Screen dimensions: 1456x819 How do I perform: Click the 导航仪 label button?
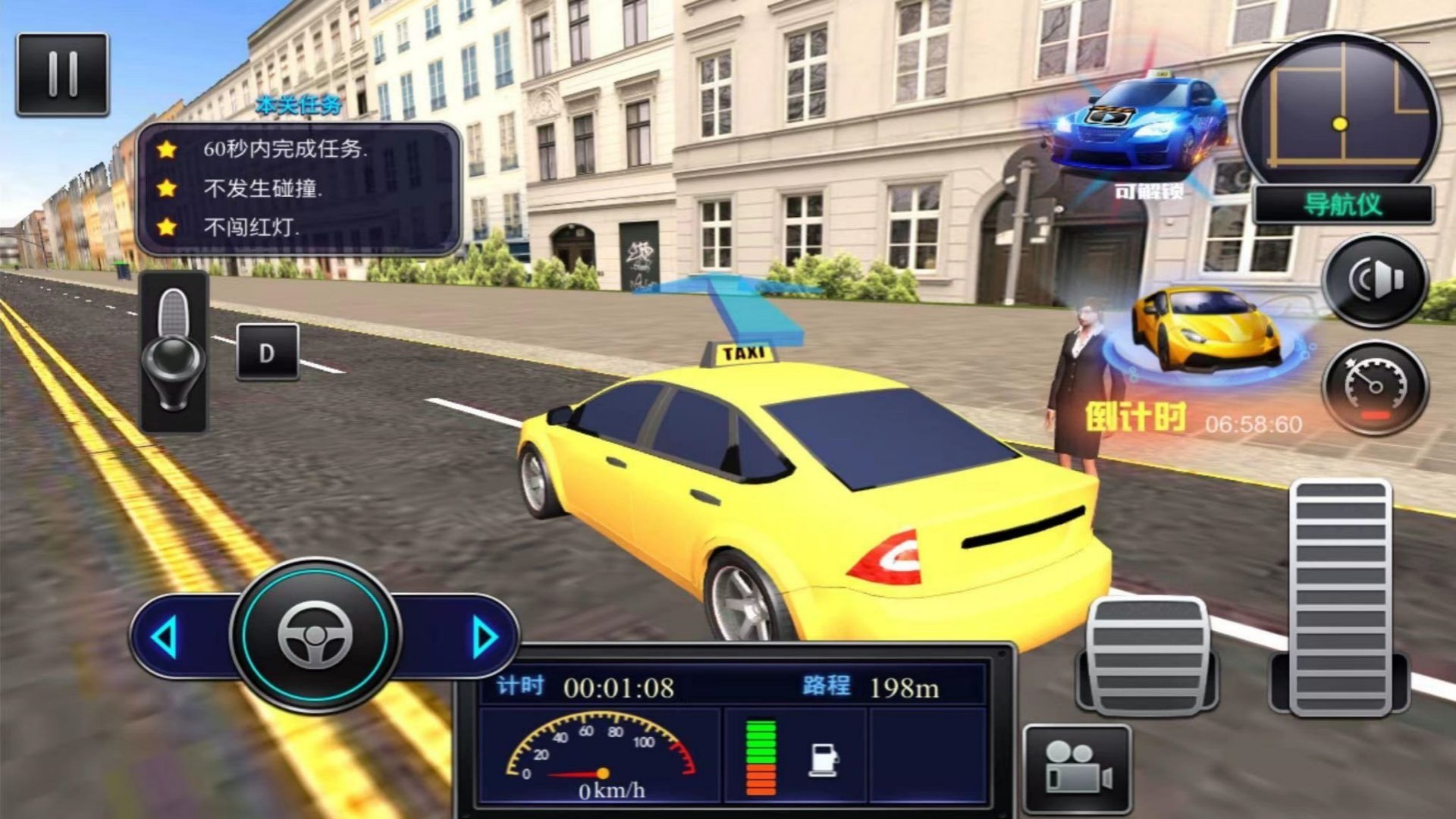(x=1342, y=205)
